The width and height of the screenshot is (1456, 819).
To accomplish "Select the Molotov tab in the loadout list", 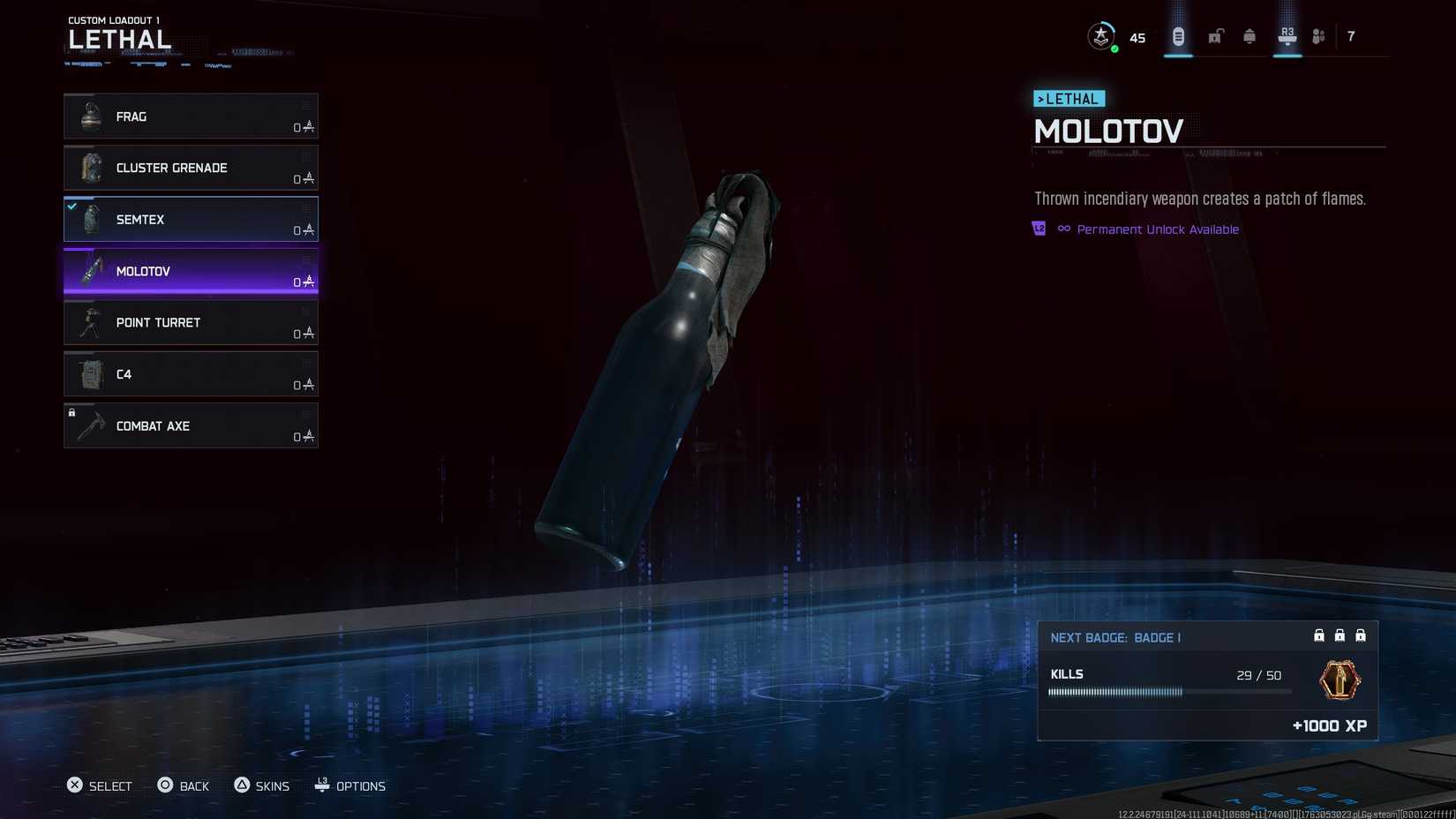I will [190, 271].
